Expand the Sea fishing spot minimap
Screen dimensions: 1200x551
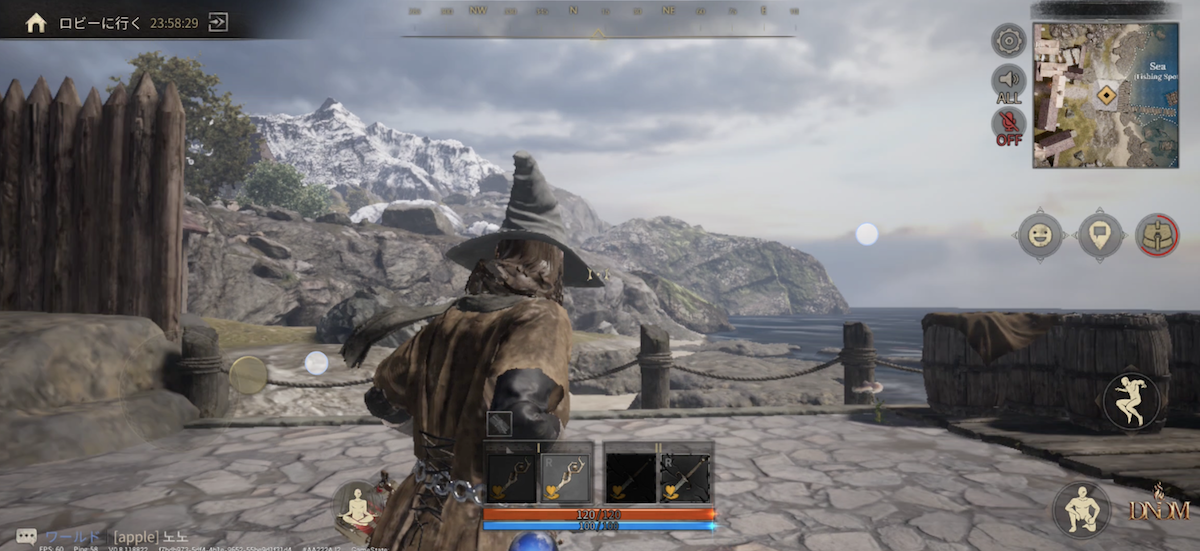pos(1105,95)
